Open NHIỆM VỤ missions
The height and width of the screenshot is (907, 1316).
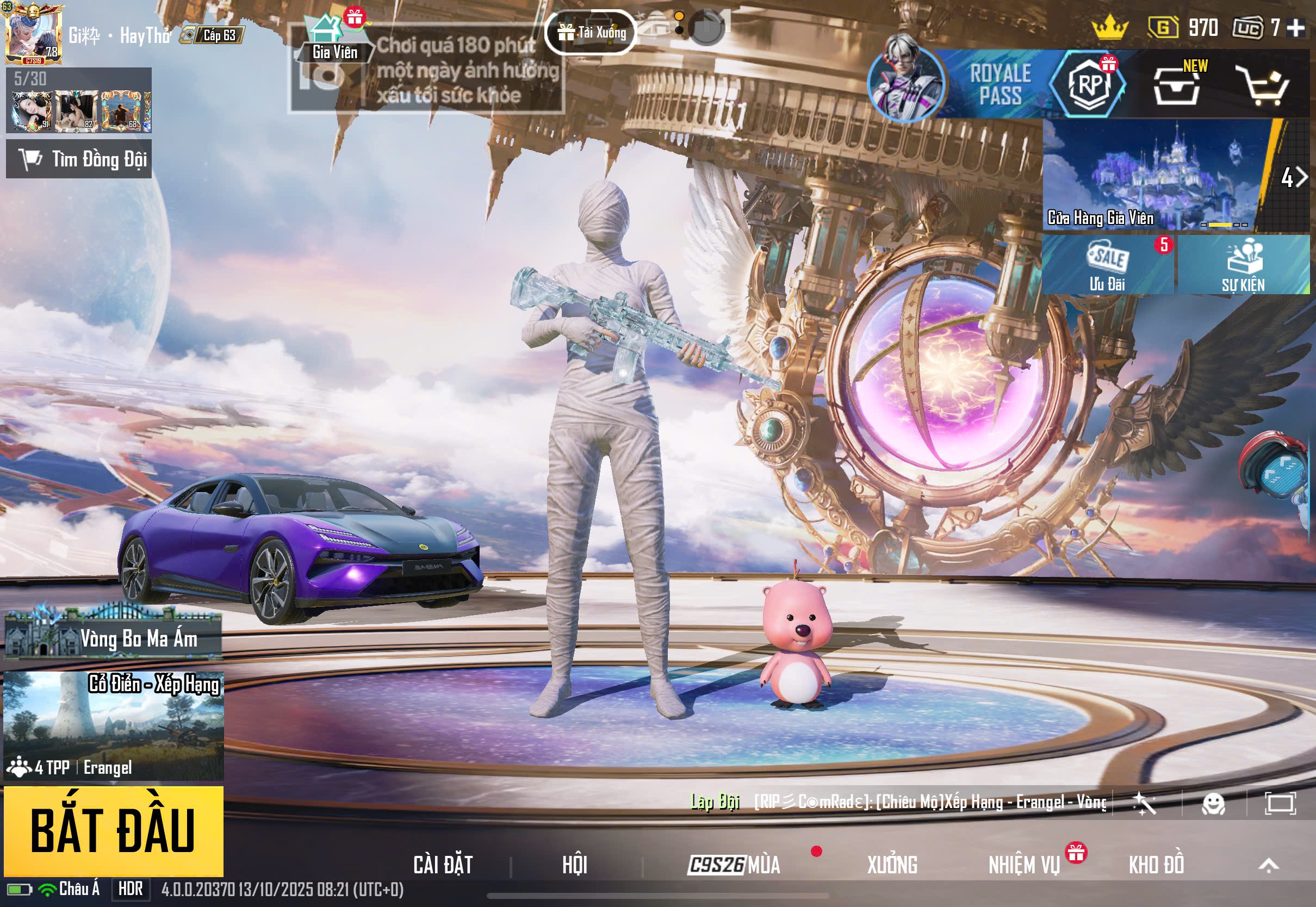pos(1024,865)
